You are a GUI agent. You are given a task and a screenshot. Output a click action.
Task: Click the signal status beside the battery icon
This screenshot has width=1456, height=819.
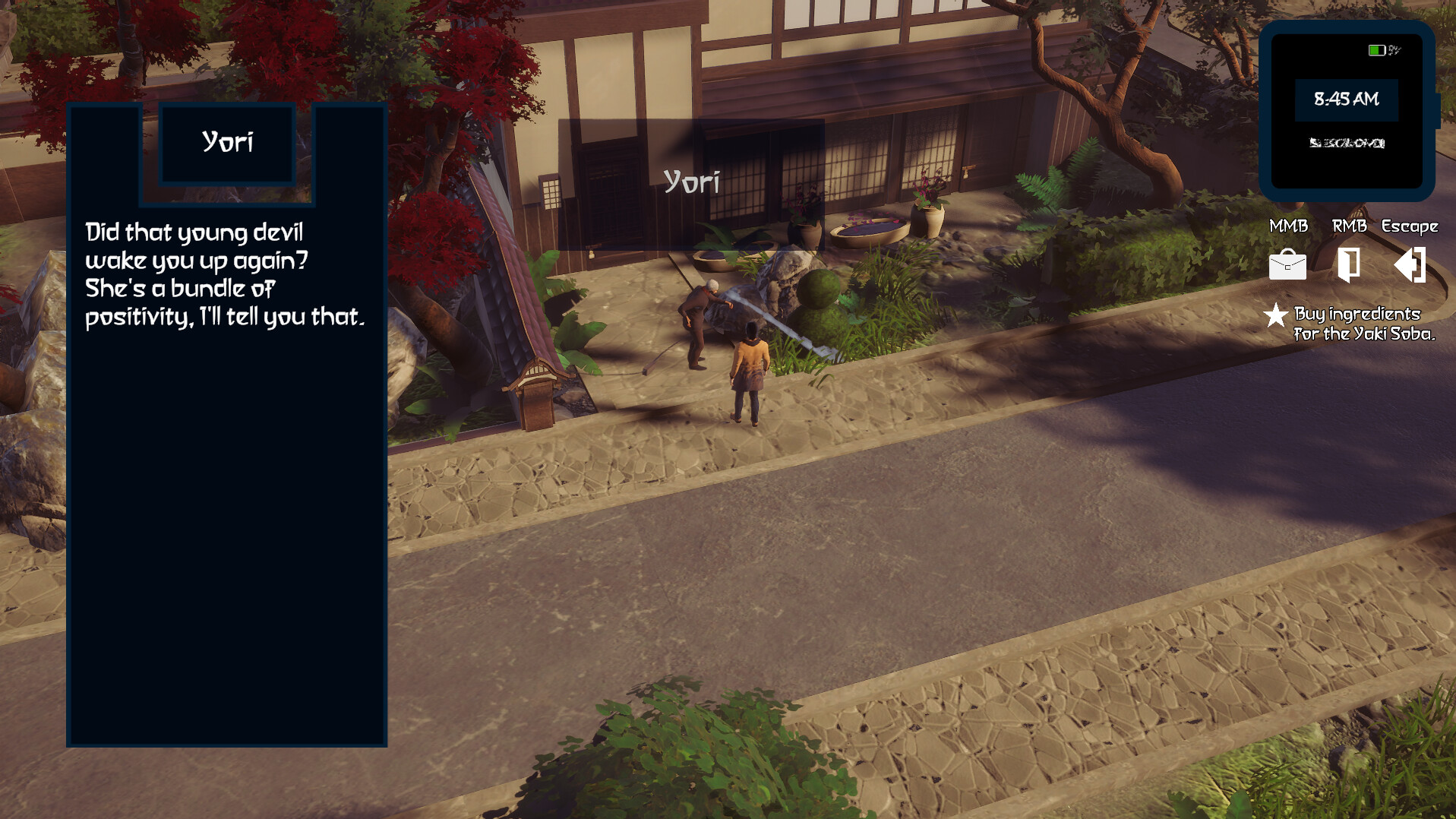1396,50
